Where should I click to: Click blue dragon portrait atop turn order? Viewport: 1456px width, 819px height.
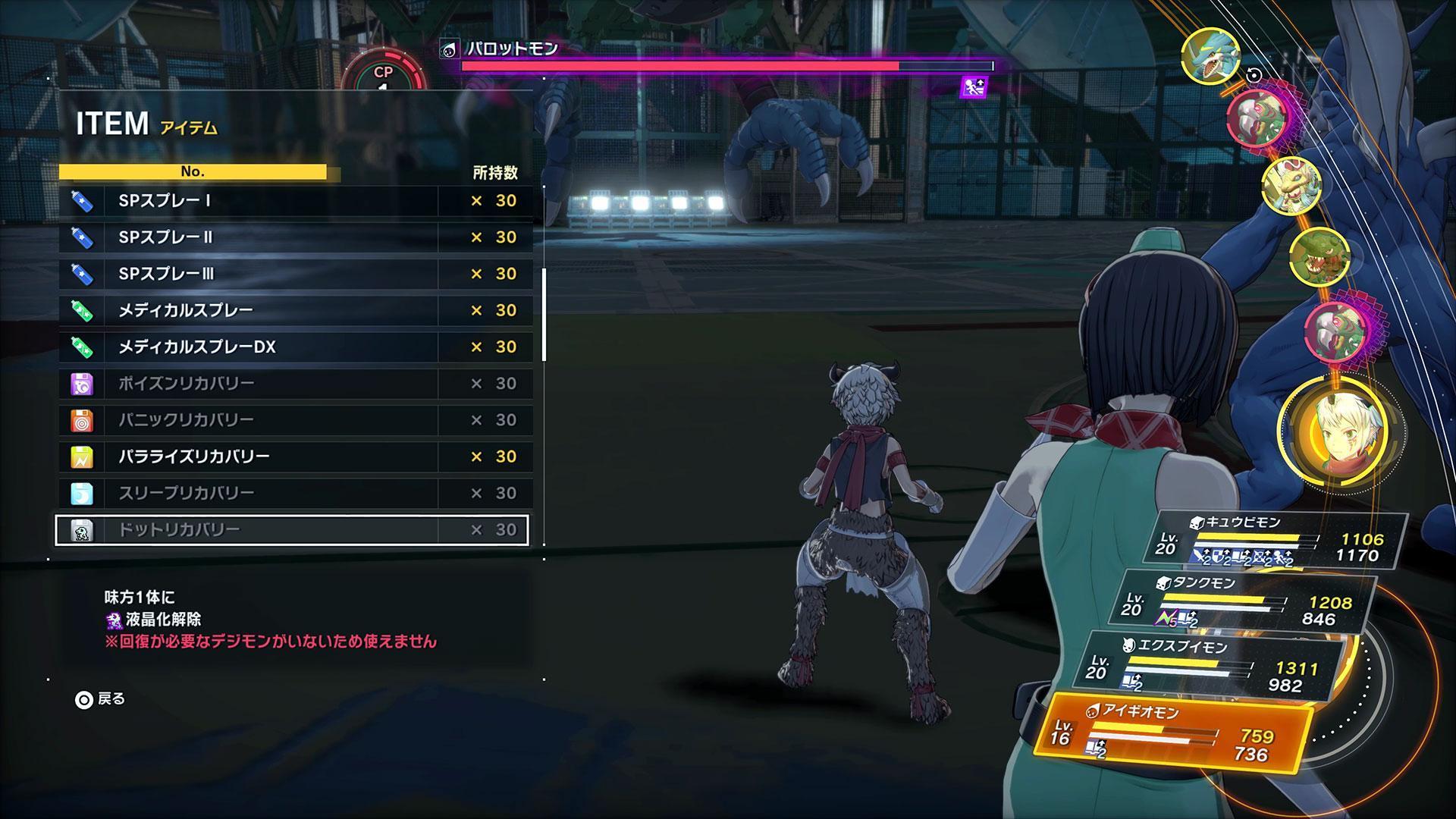1210,56
